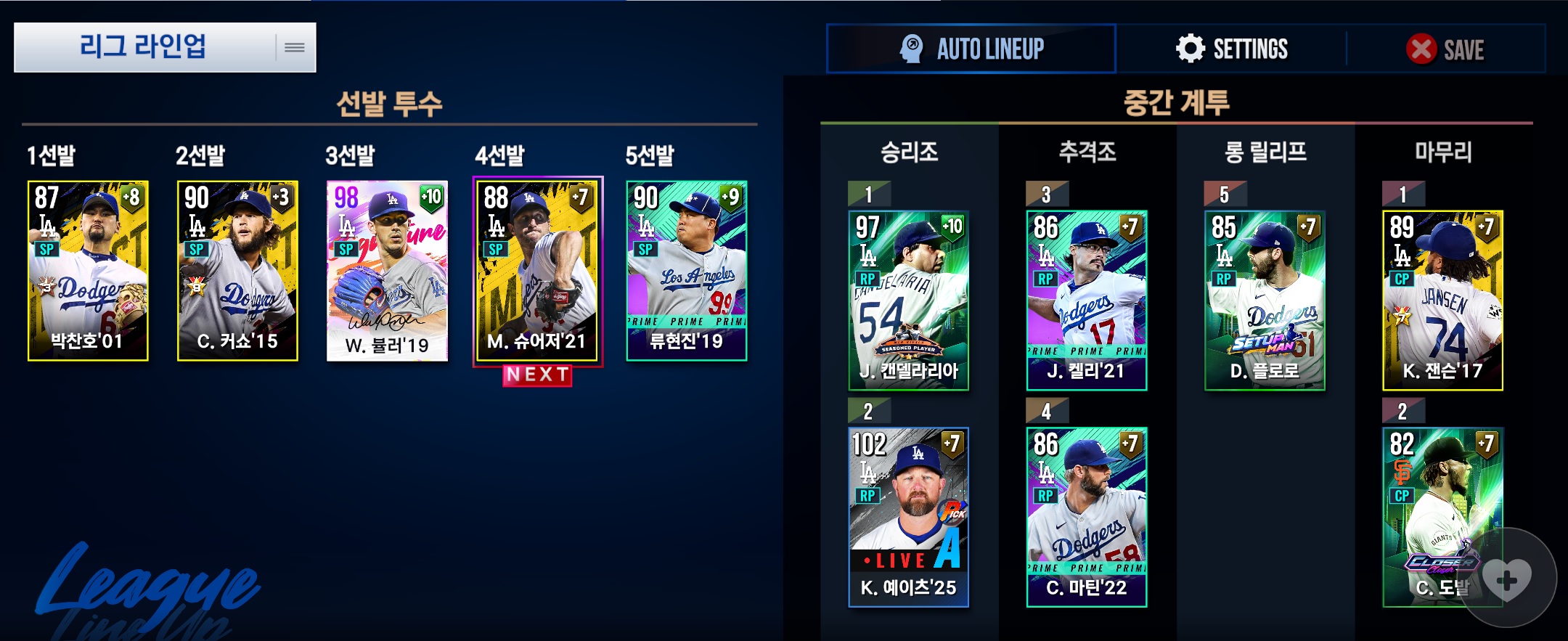Click the SAVE button
Viewport: 1568px width, 641px height.
pos(1445,49)
